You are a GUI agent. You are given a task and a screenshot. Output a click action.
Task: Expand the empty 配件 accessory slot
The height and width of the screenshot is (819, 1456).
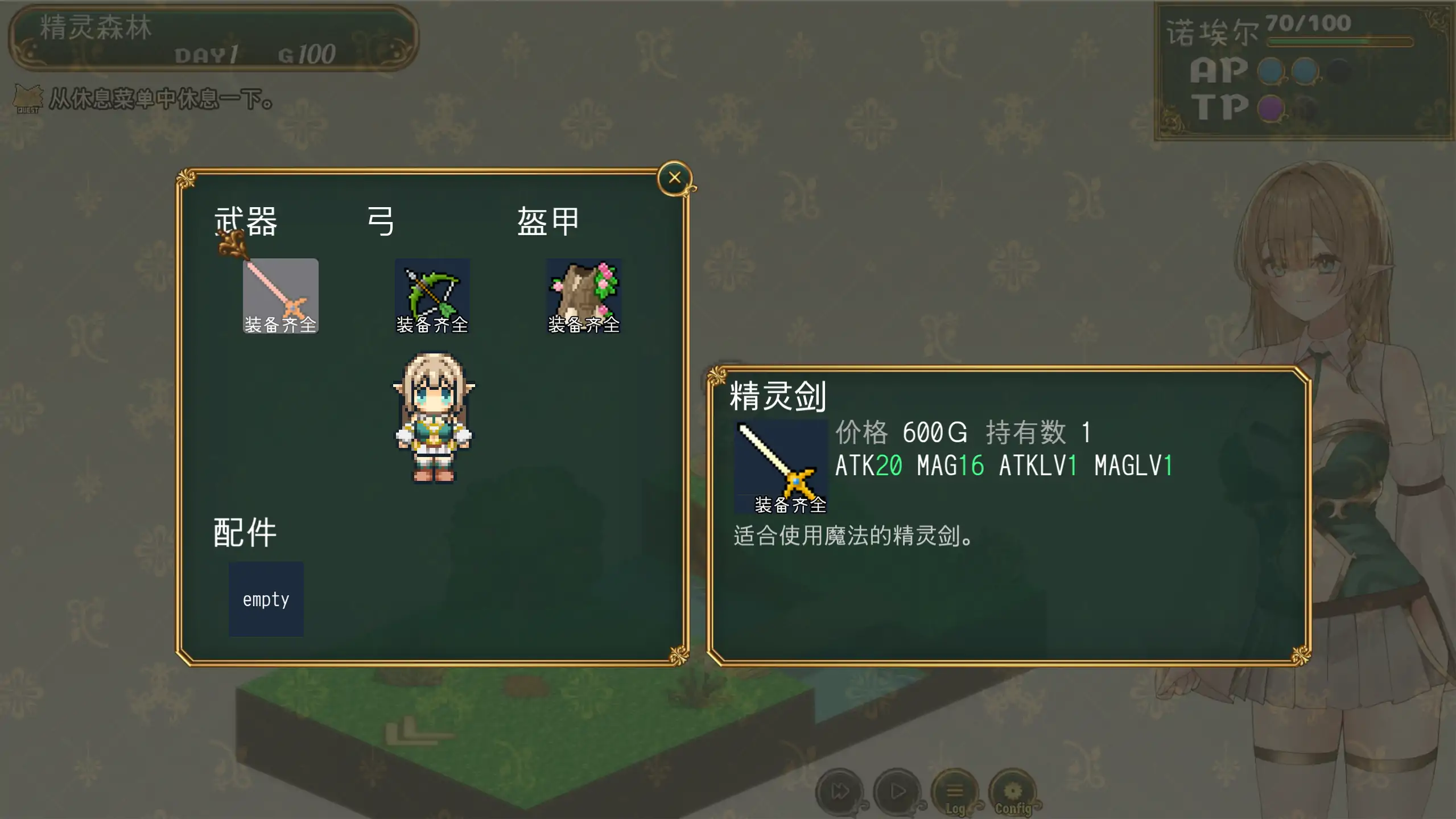pyautogui.click(x=266, y=599)
